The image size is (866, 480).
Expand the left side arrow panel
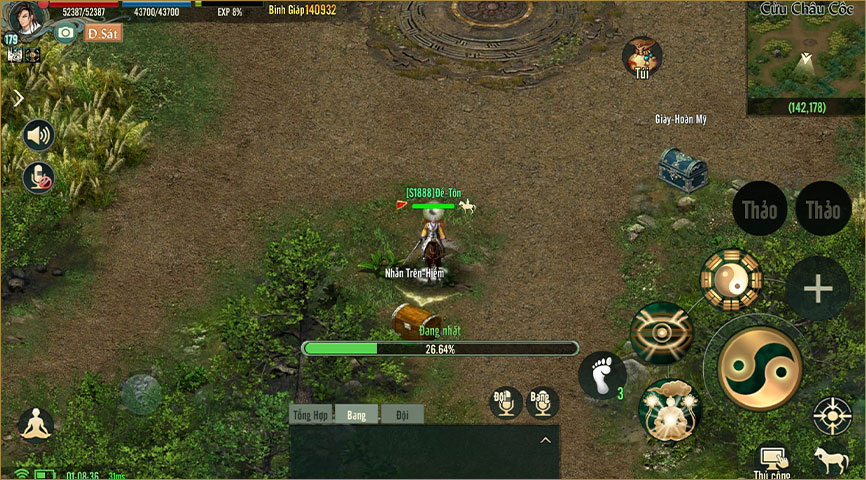pyautogui.click(x=18, y=98)
